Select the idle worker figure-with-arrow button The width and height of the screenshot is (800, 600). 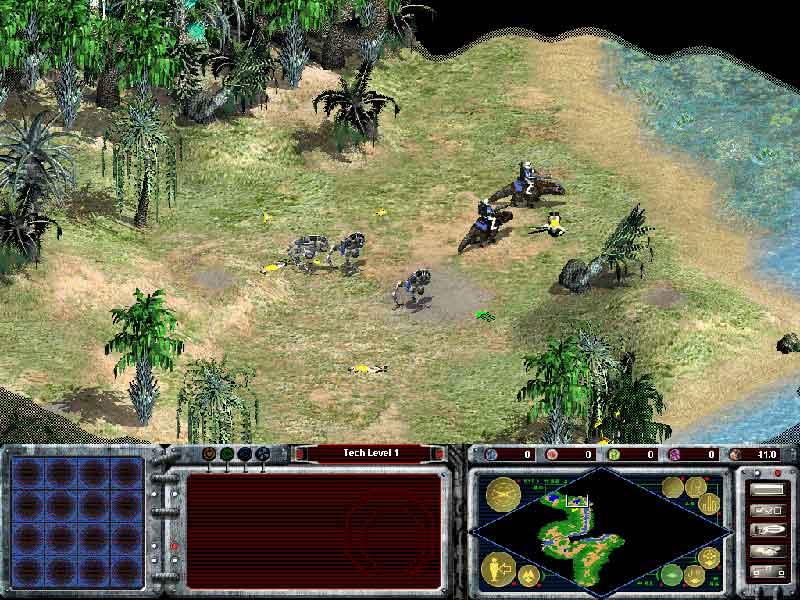coord(499,569)
